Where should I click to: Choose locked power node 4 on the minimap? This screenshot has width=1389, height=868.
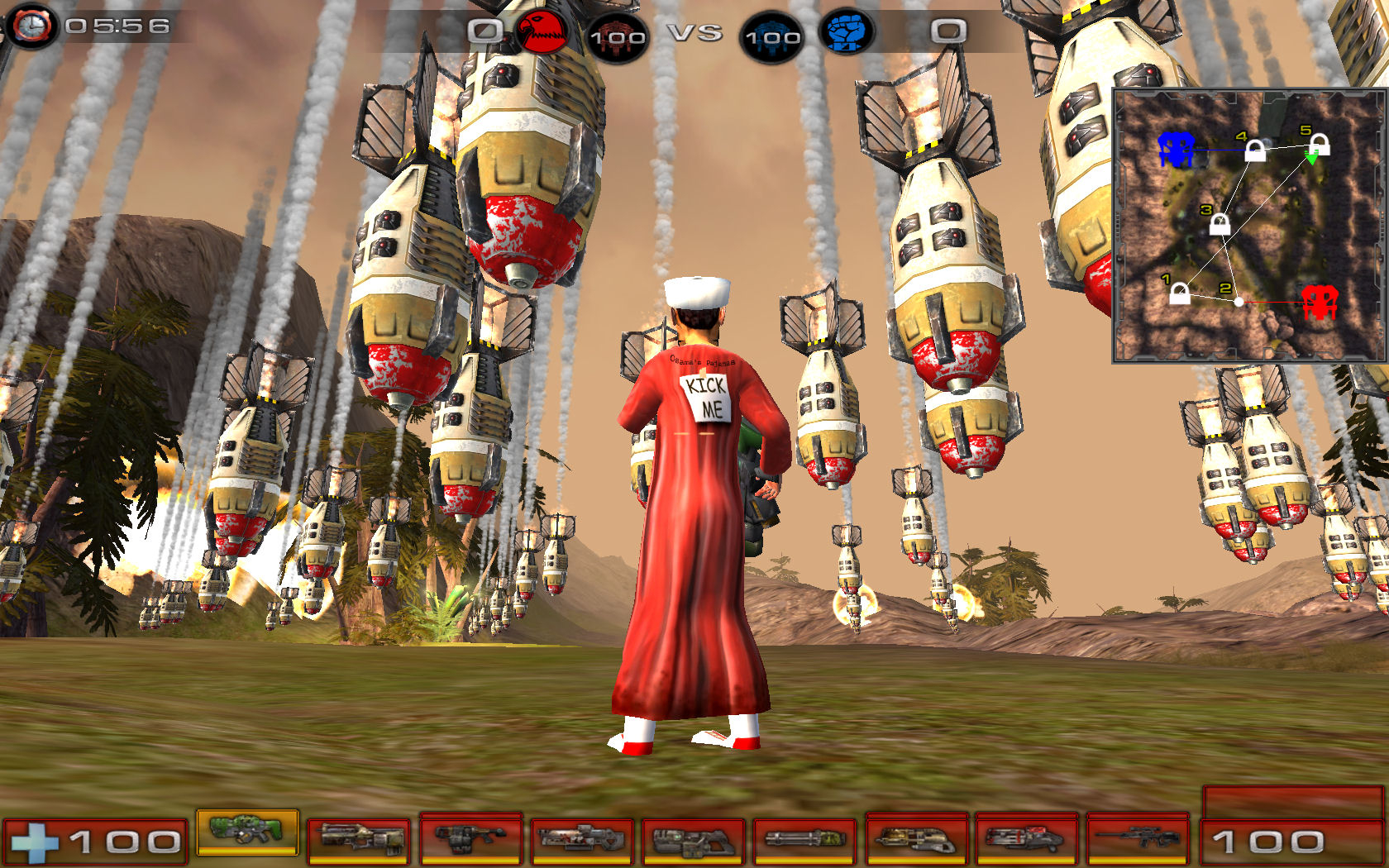(1255, 151)
